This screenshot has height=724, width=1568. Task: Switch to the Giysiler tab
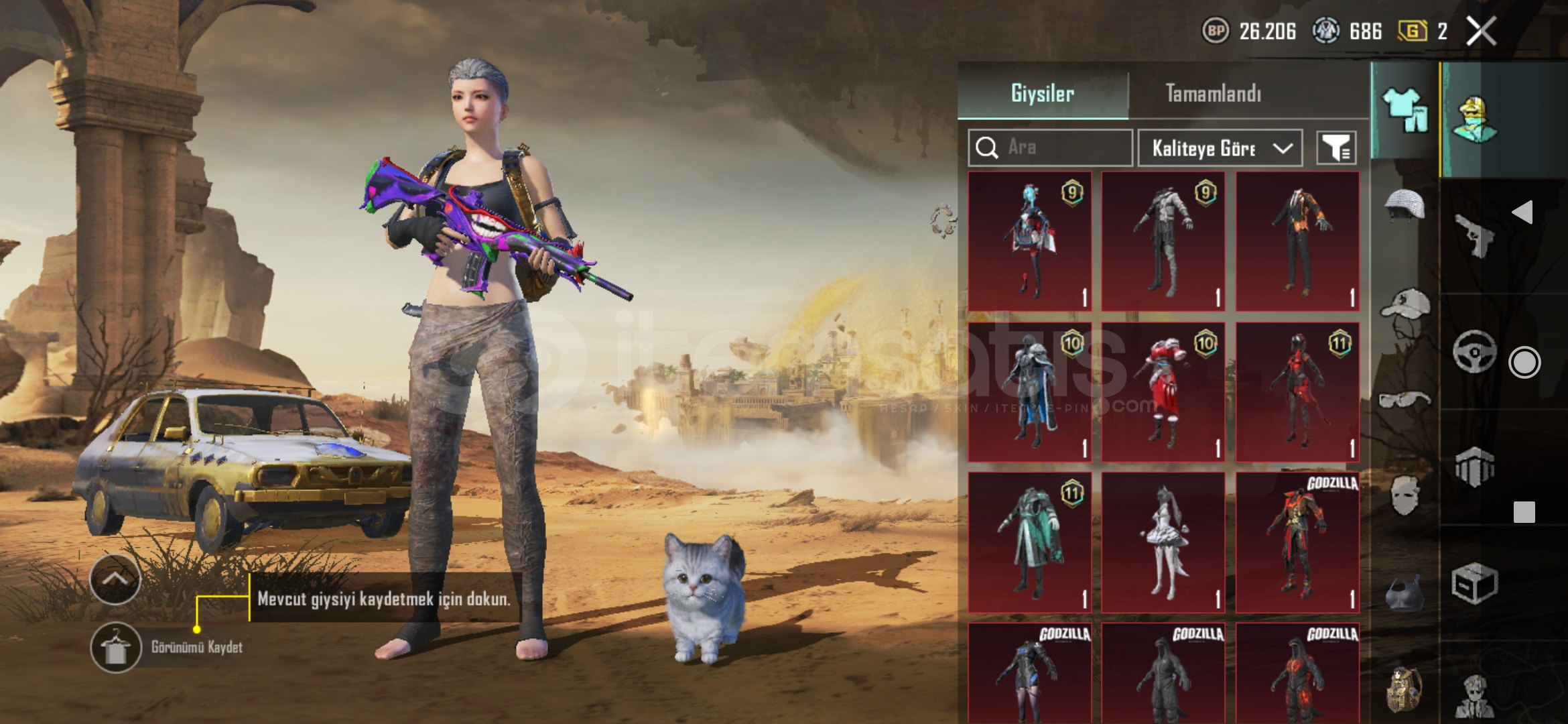(1043, 93)
